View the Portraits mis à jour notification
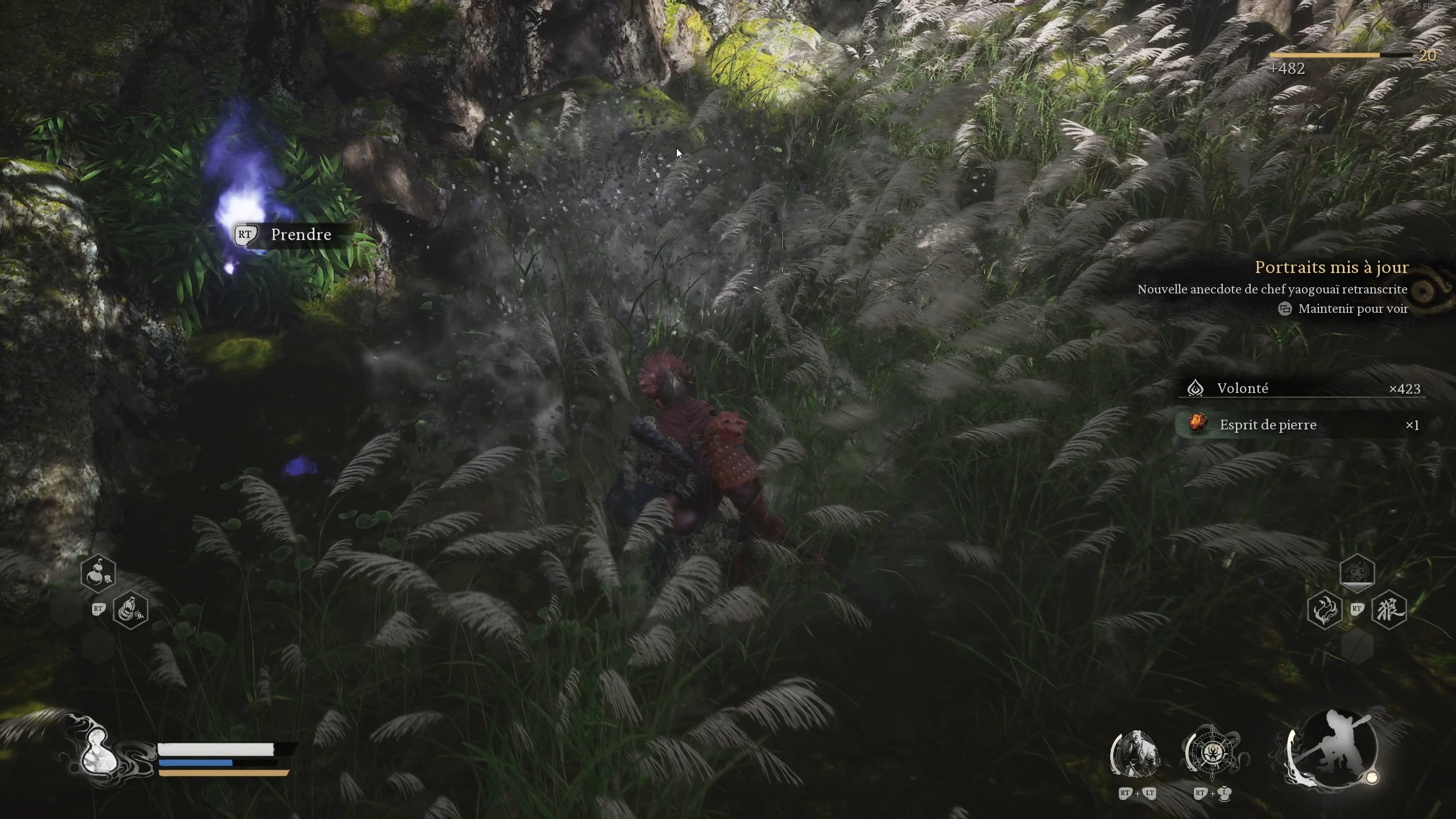Screen dimensions: 1456x819 pos(1333,267)
